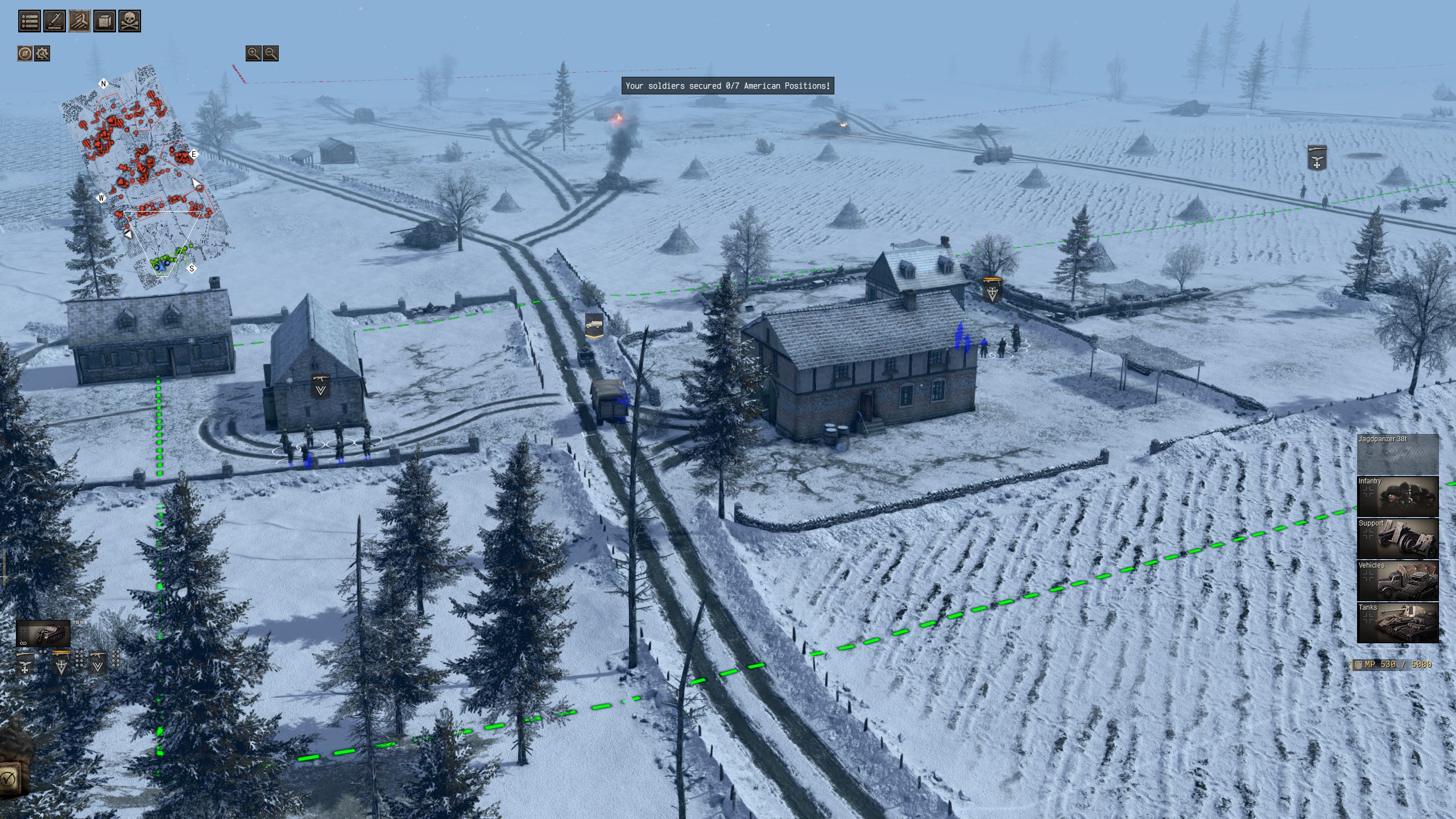This screenshot has width=1456, height=819.
Task: Zoom out the minimap
Action: 271,53
